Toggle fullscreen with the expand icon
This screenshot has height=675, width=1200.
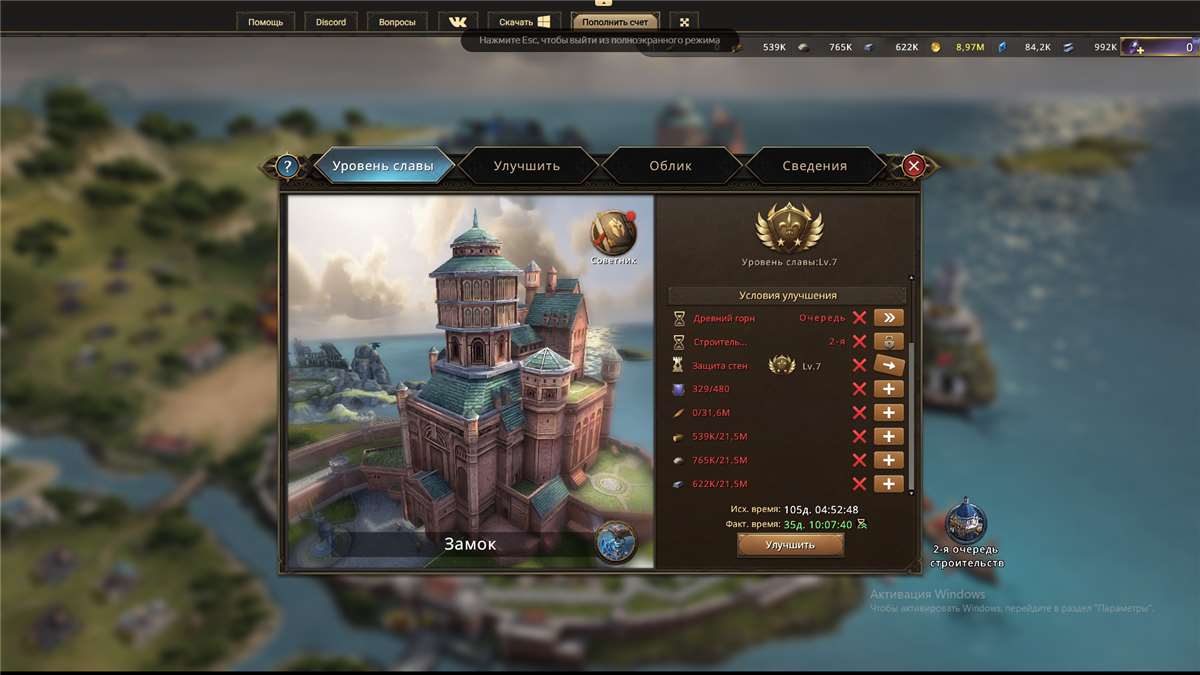684,22
